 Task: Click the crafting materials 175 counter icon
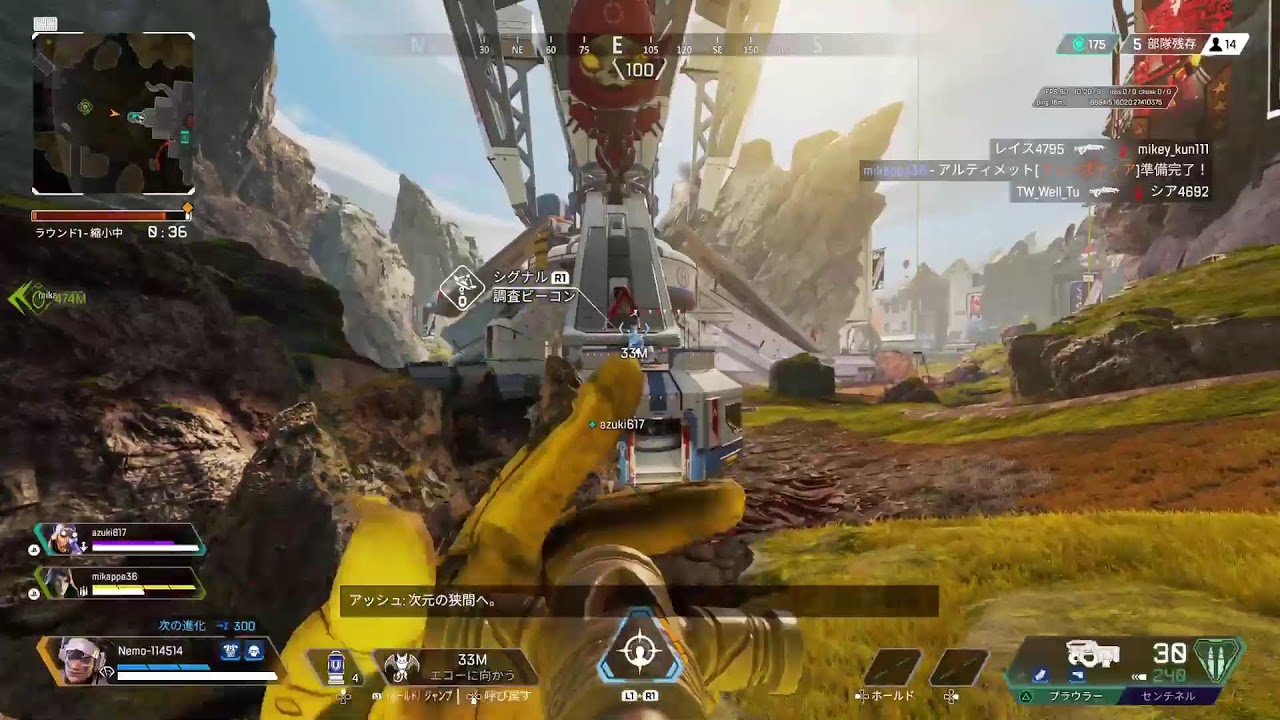point(1078,44)
